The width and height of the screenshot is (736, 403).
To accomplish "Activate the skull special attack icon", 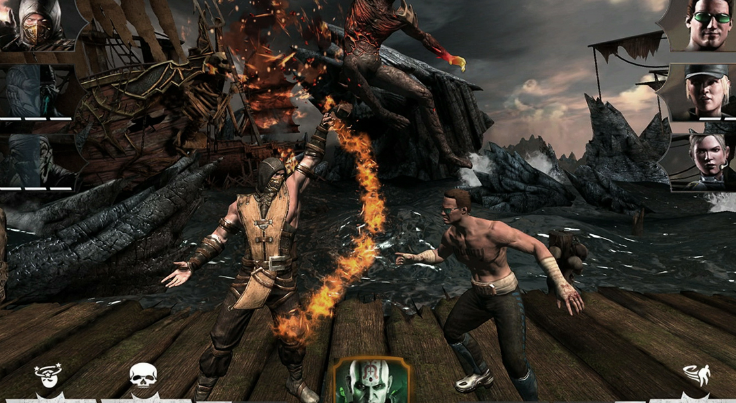I will point(144,379).
